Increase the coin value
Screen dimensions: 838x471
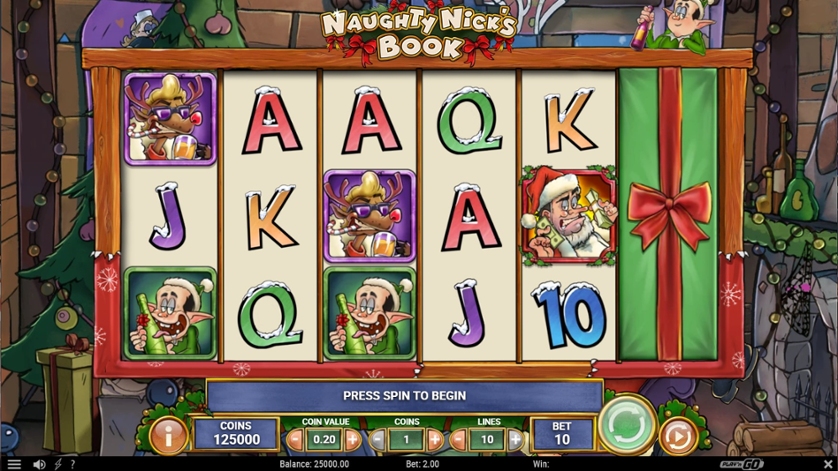click(x=352, y=439)
